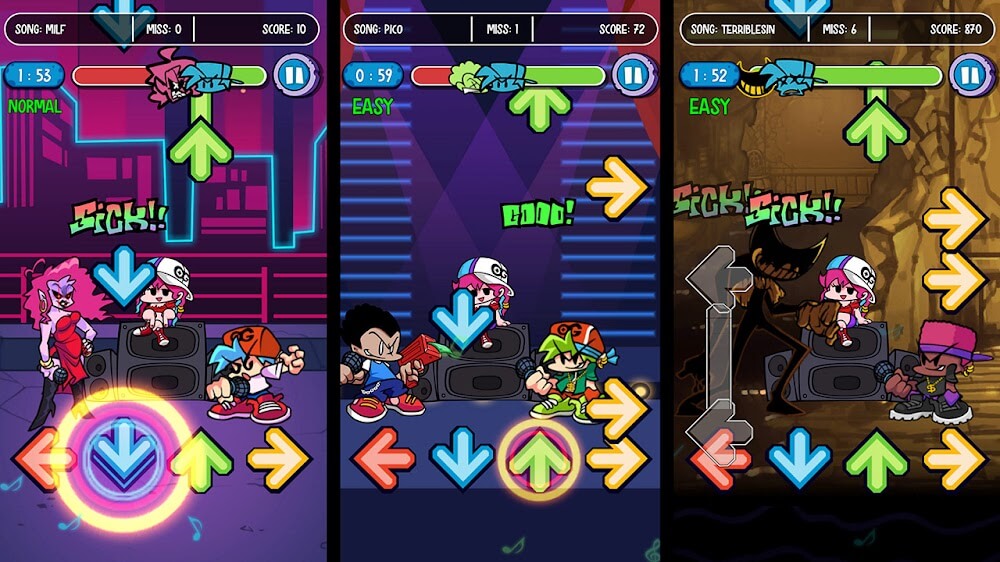Tap the green up arrow receptor in MILF song
Image resolution: width=1000 pixels, height=562 pixels.
point(201,458)
